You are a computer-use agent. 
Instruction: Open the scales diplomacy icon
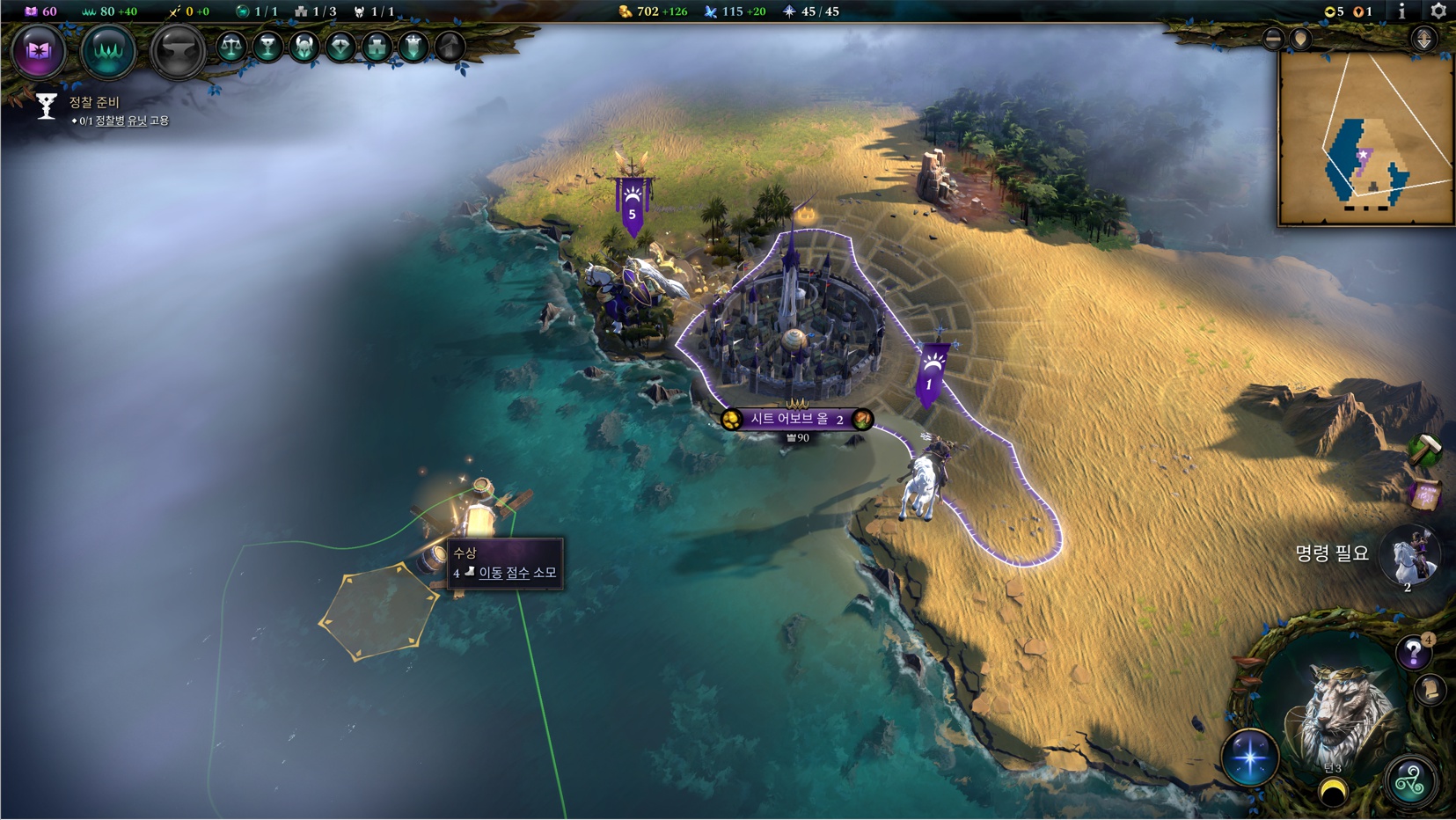231,47
